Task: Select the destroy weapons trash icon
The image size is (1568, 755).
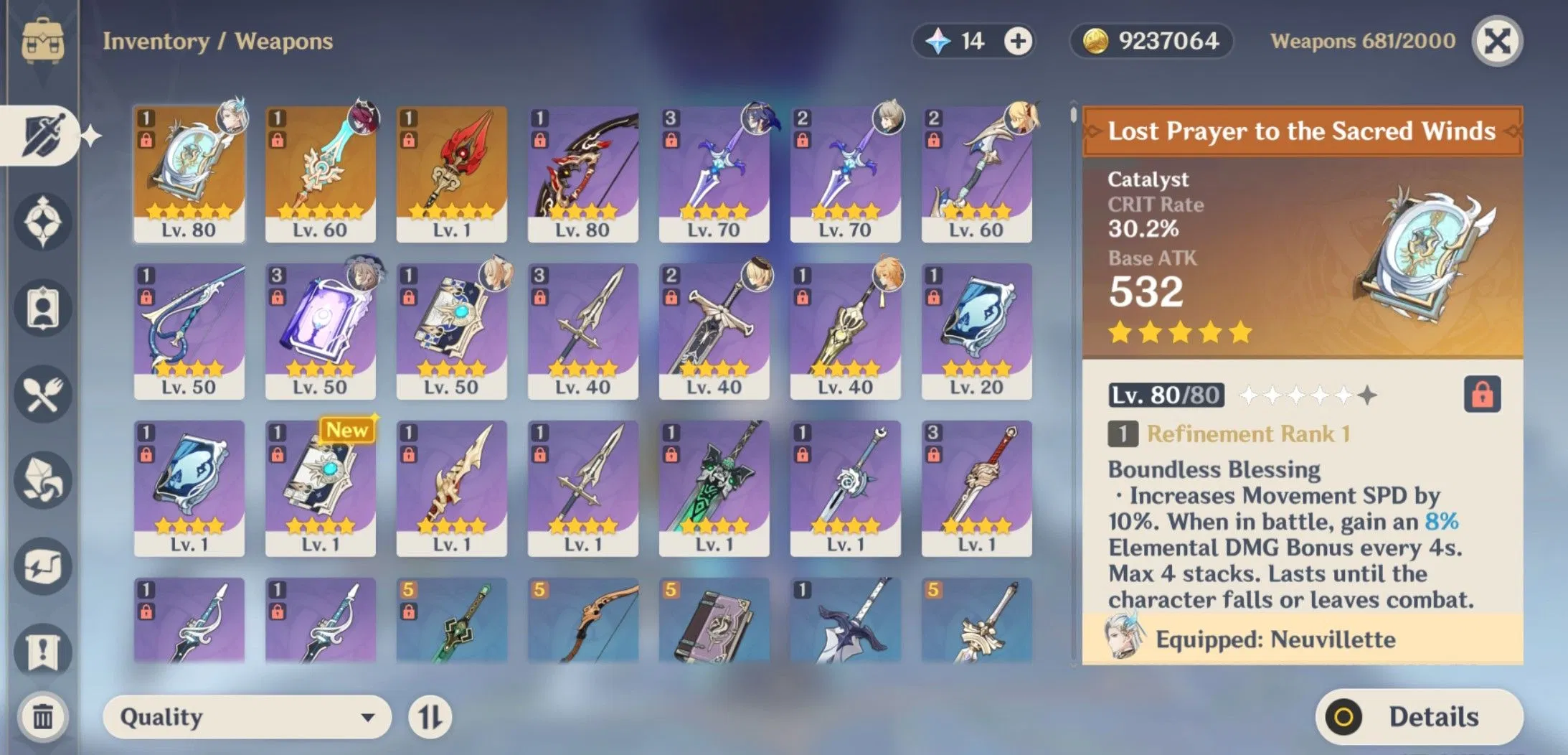Action: coord(43,717)
